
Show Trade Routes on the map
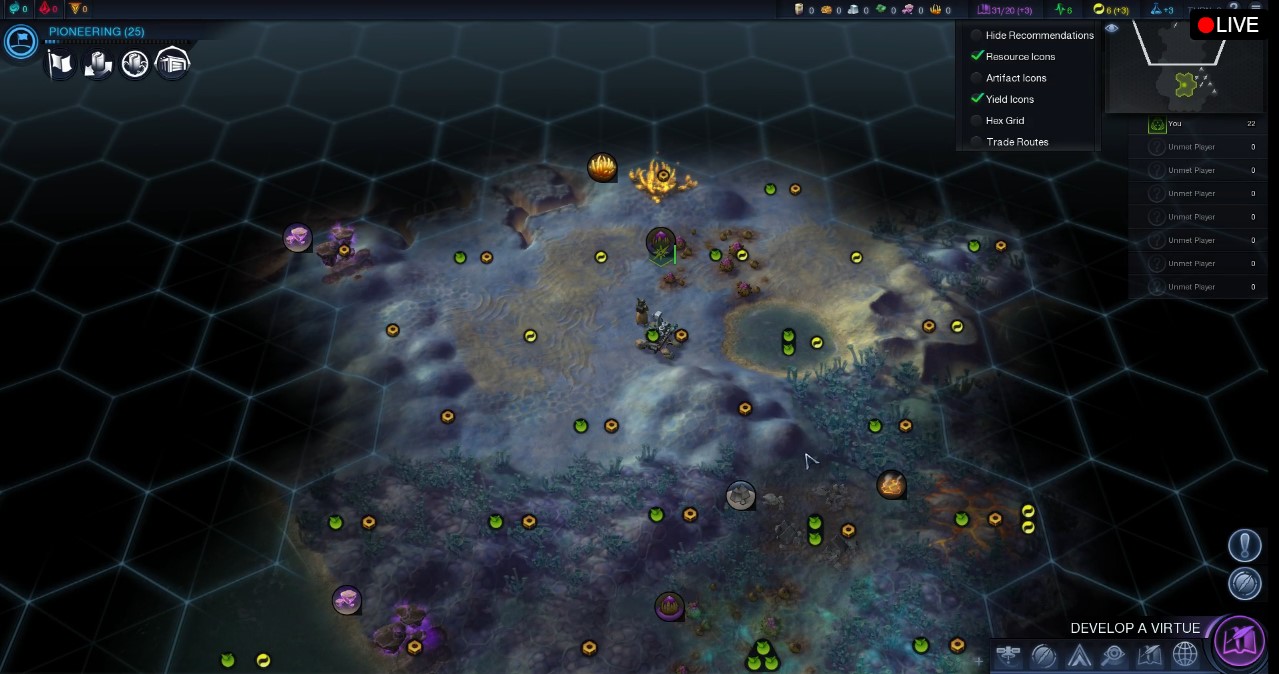click(x=977, y=142)
